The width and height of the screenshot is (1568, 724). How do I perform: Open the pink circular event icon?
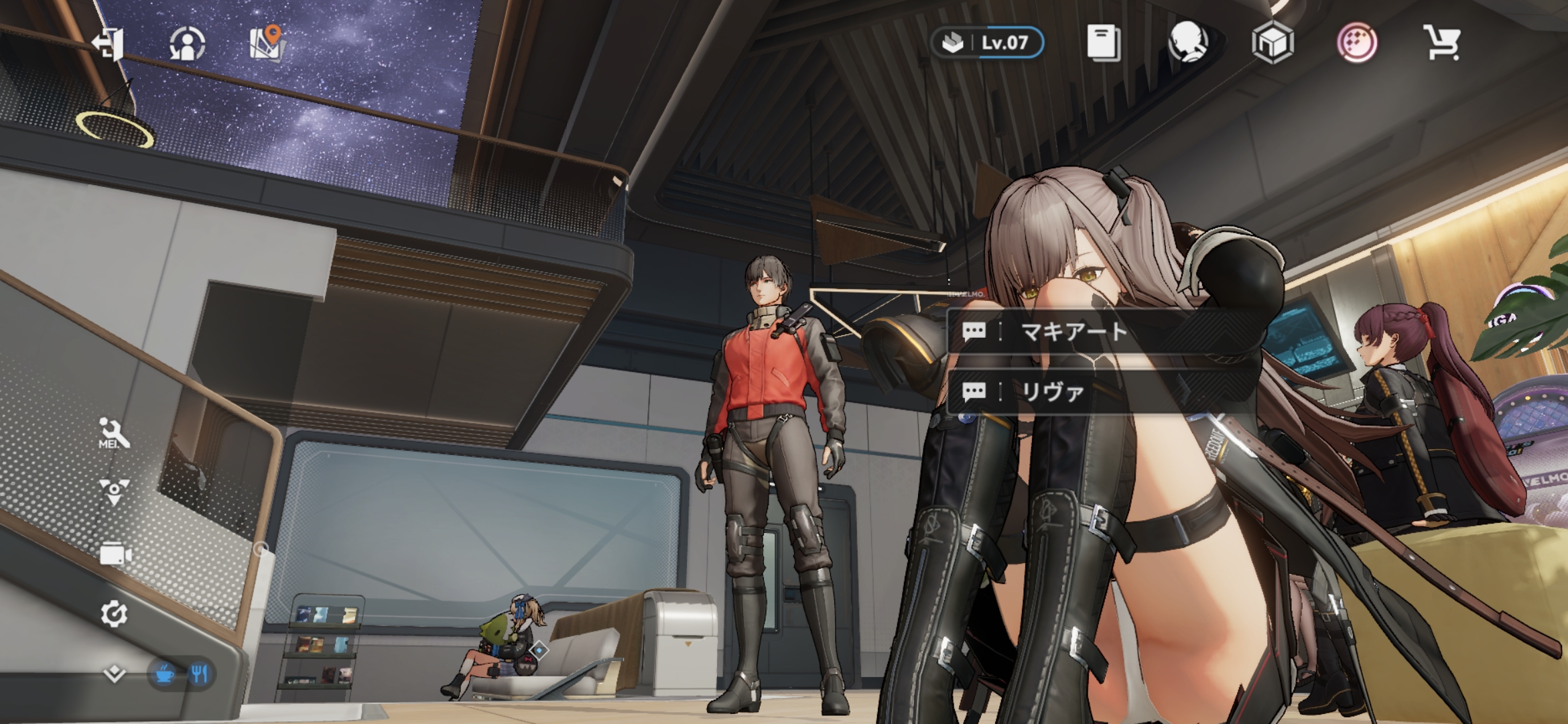click(x=1356, y=43)
